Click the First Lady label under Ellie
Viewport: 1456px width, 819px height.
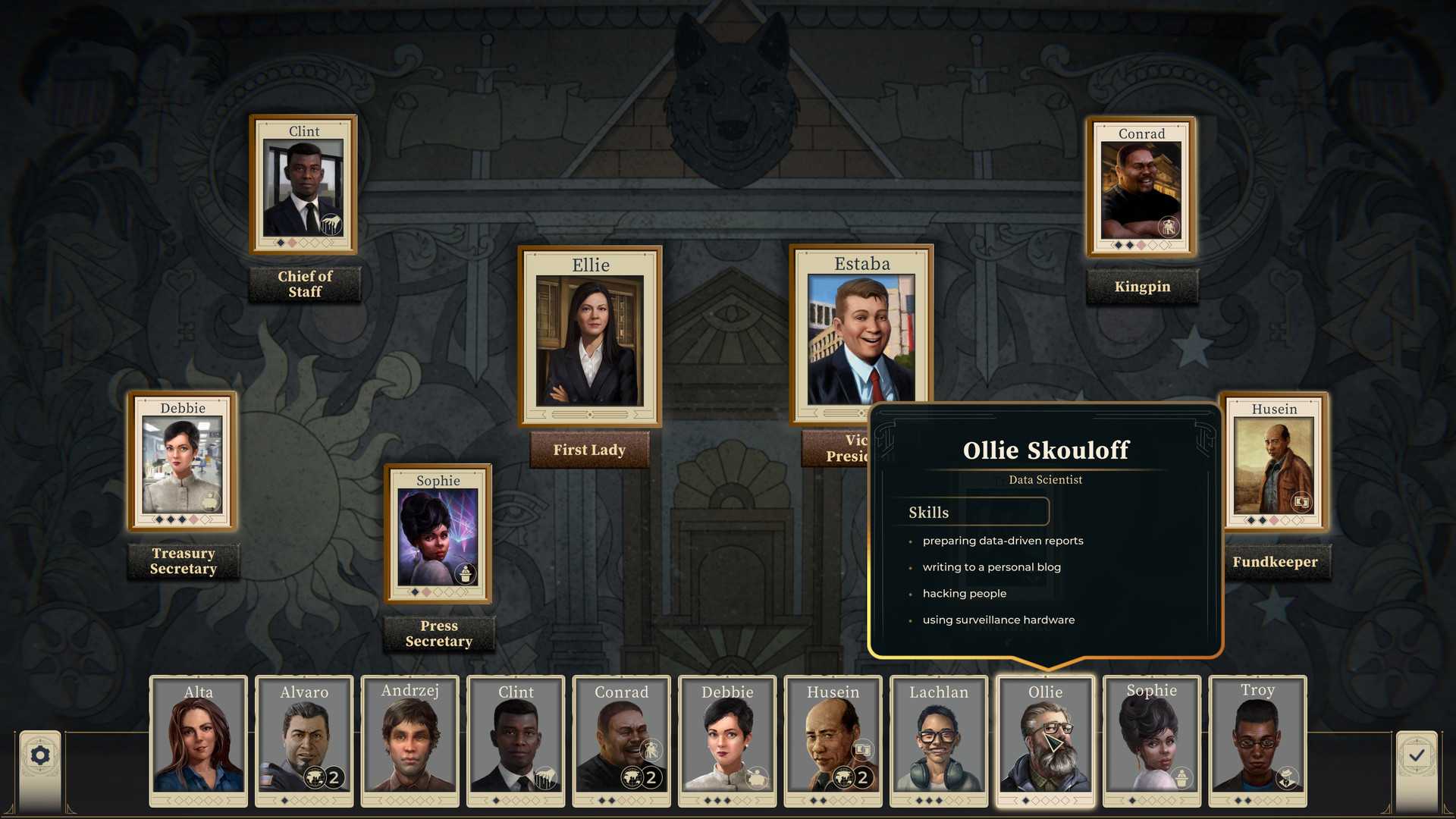pos(589,450)
